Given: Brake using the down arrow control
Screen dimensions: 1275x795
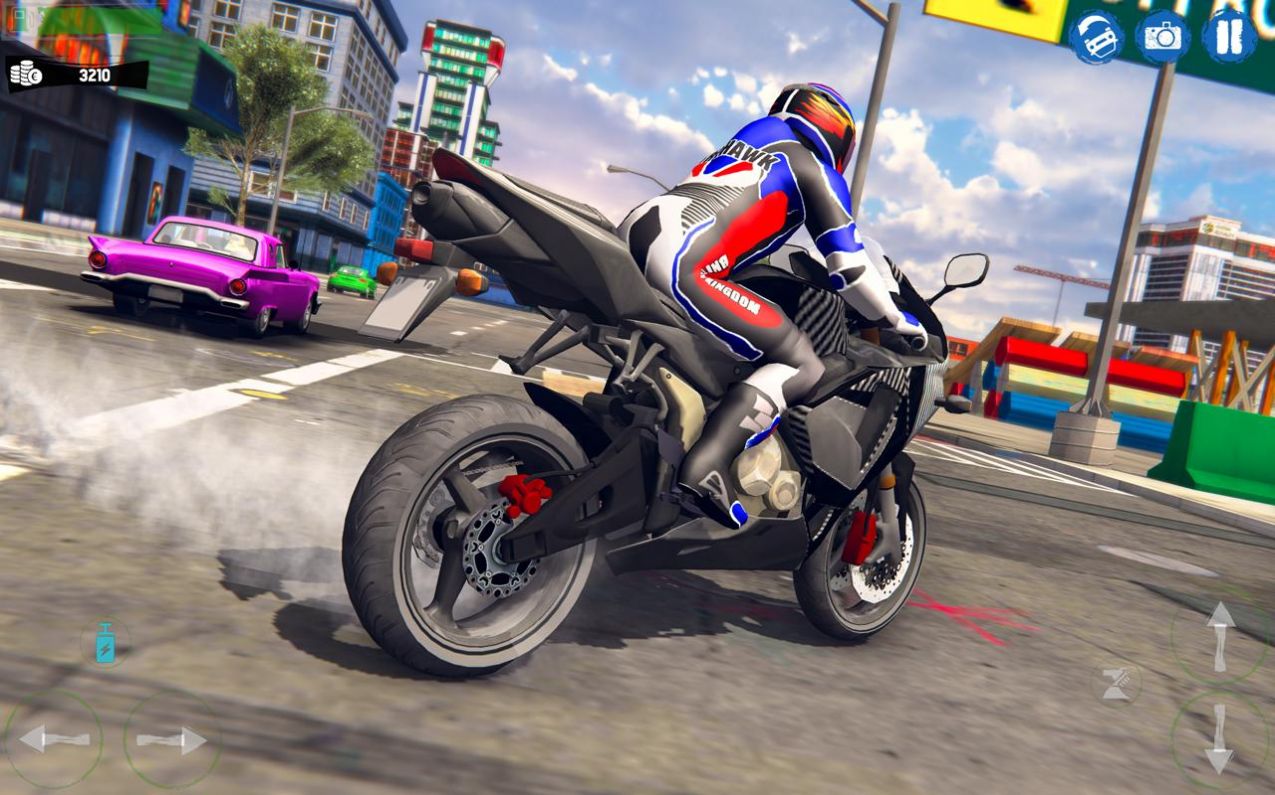Looking at the screenshot, I should coord(1219,741).
